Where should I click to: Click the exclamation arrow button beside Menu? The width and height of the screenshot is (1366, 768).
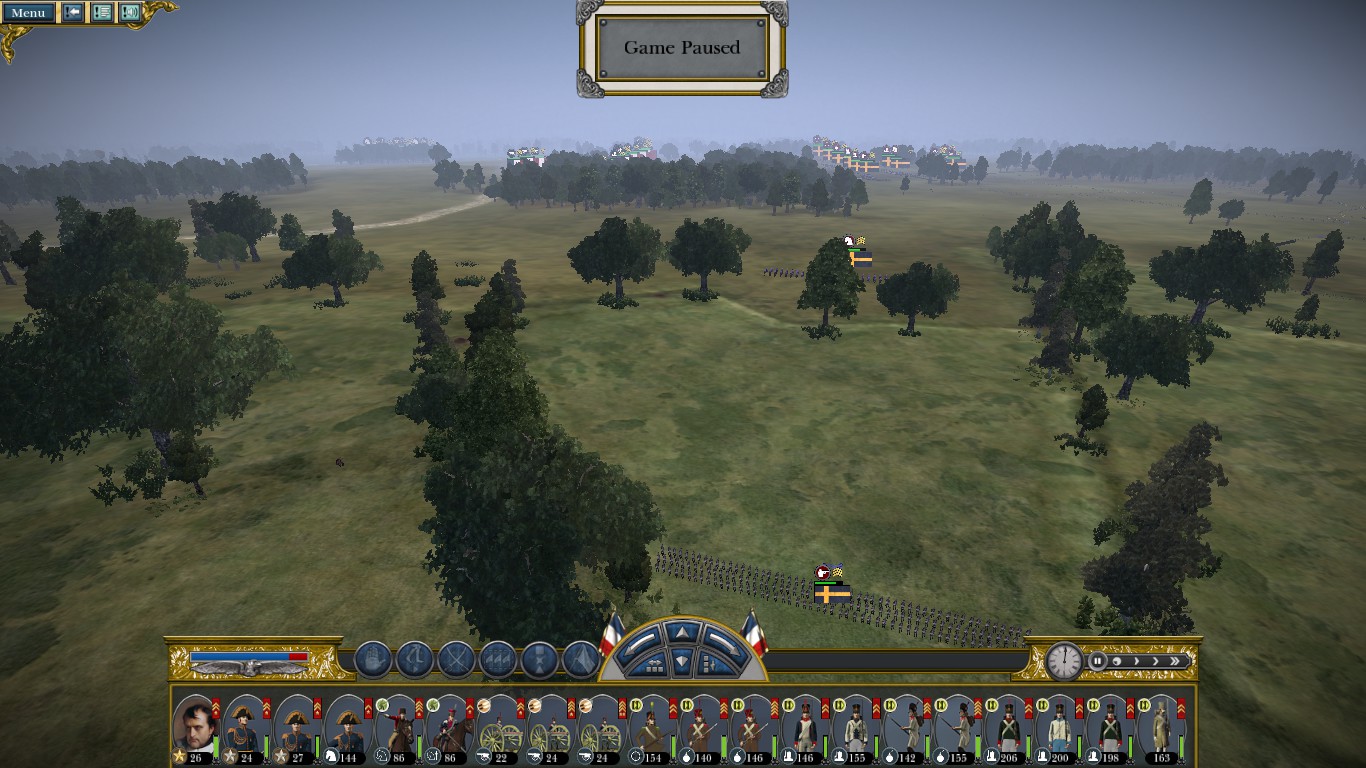73,13
